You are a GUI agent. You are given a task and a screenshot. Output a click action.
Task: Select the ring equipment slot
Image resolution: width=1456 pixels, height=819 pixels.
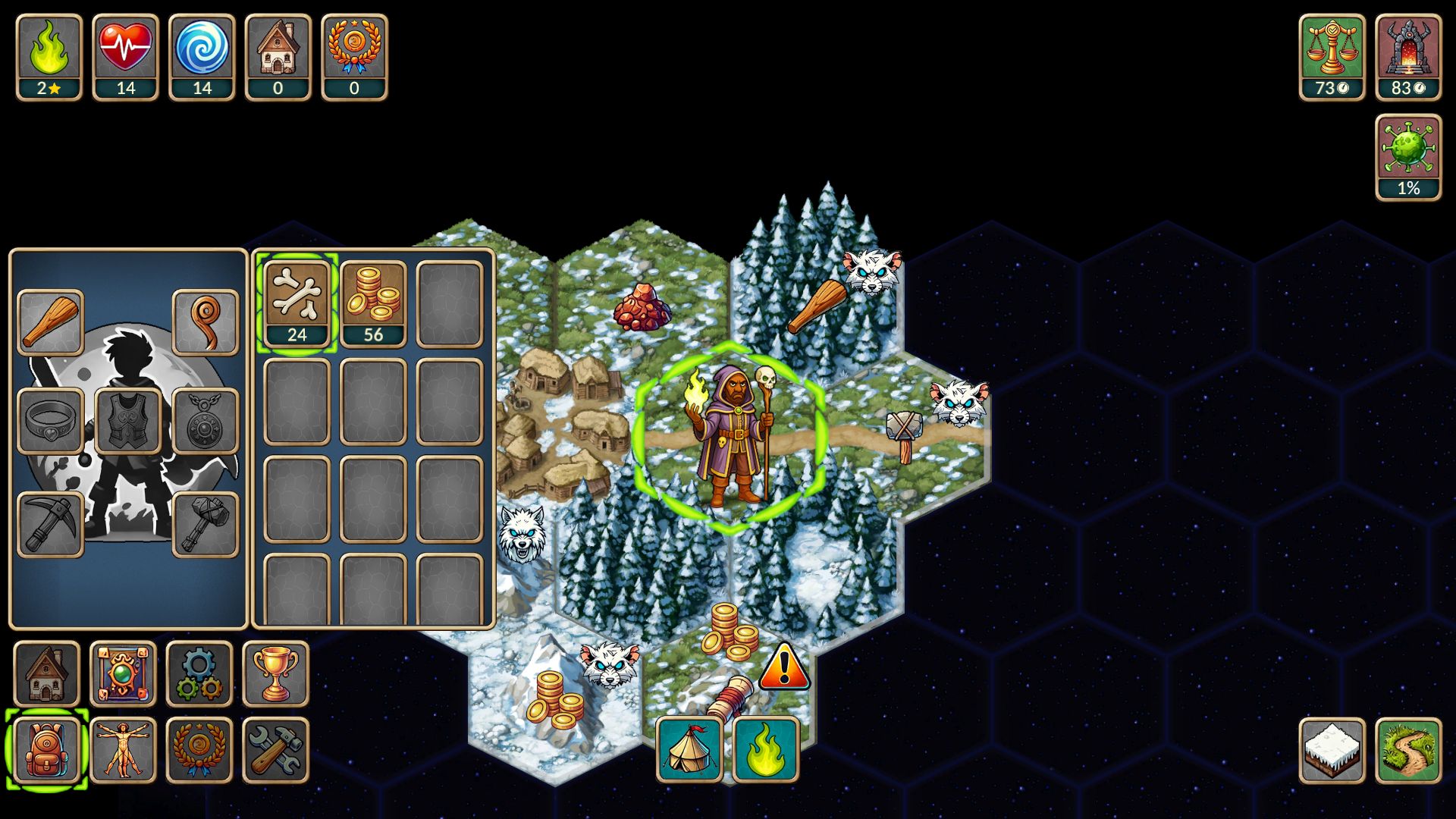(50, 421)
